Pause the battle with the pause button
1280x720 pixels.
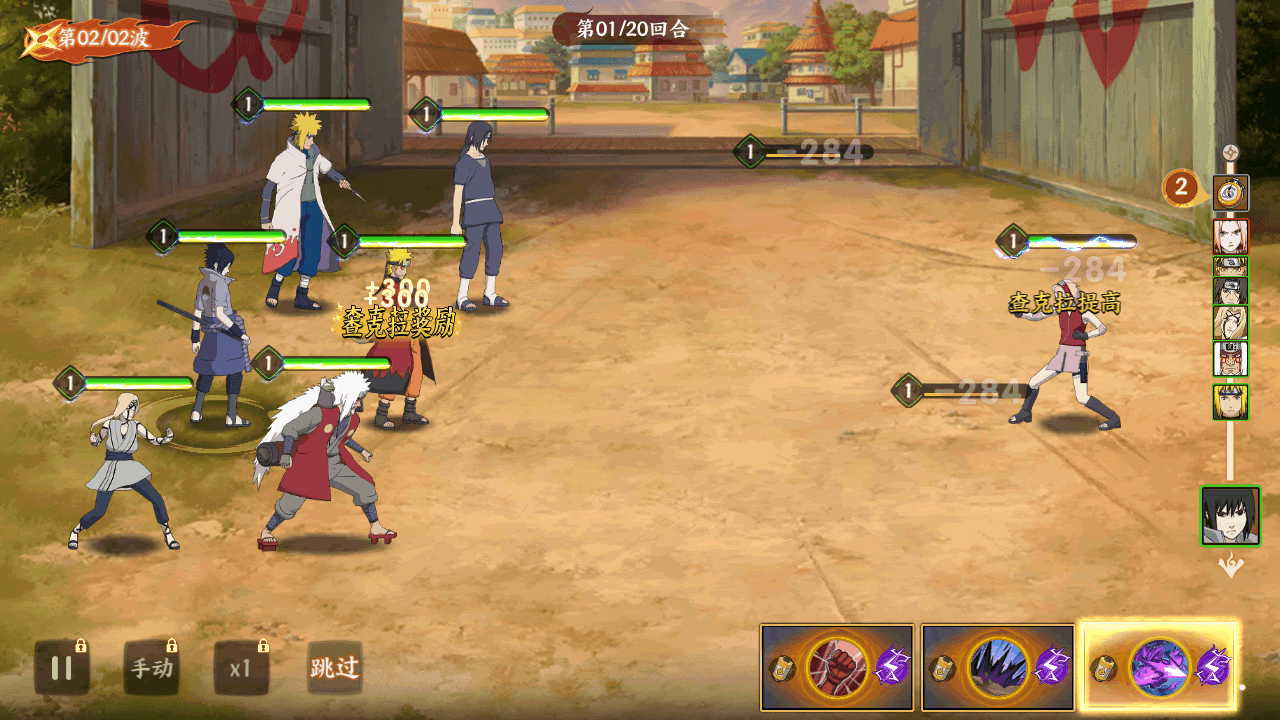tap(62, 668)
